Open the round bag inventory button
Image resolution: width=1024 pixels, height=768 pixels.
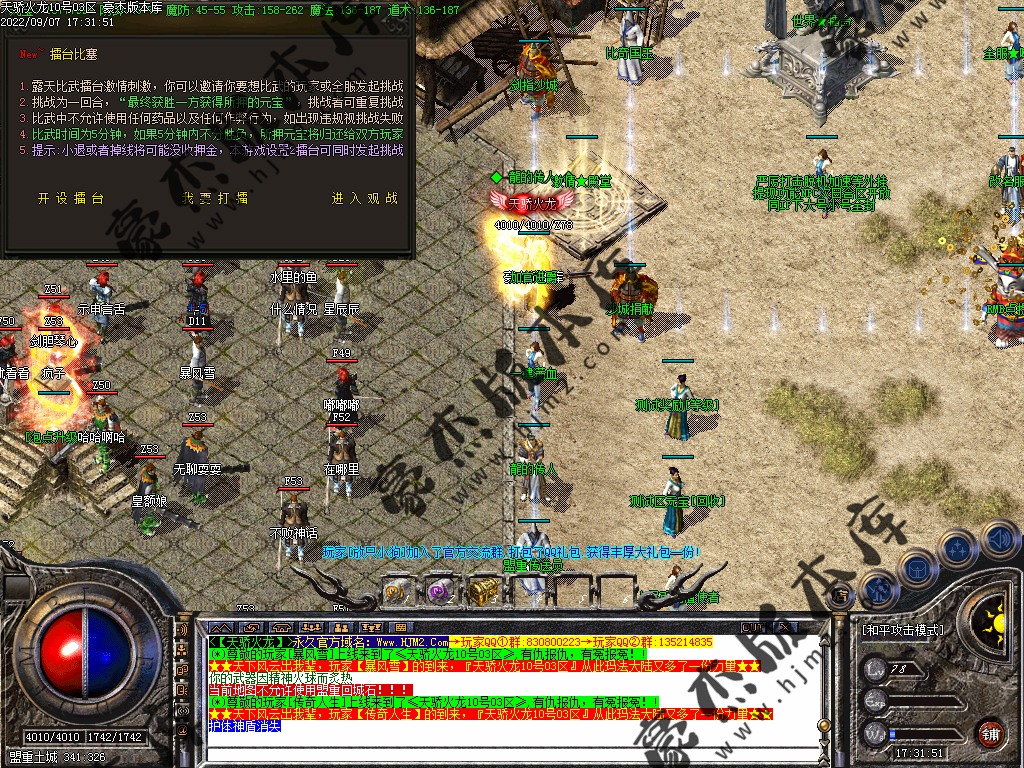click(x=916, y=567)
